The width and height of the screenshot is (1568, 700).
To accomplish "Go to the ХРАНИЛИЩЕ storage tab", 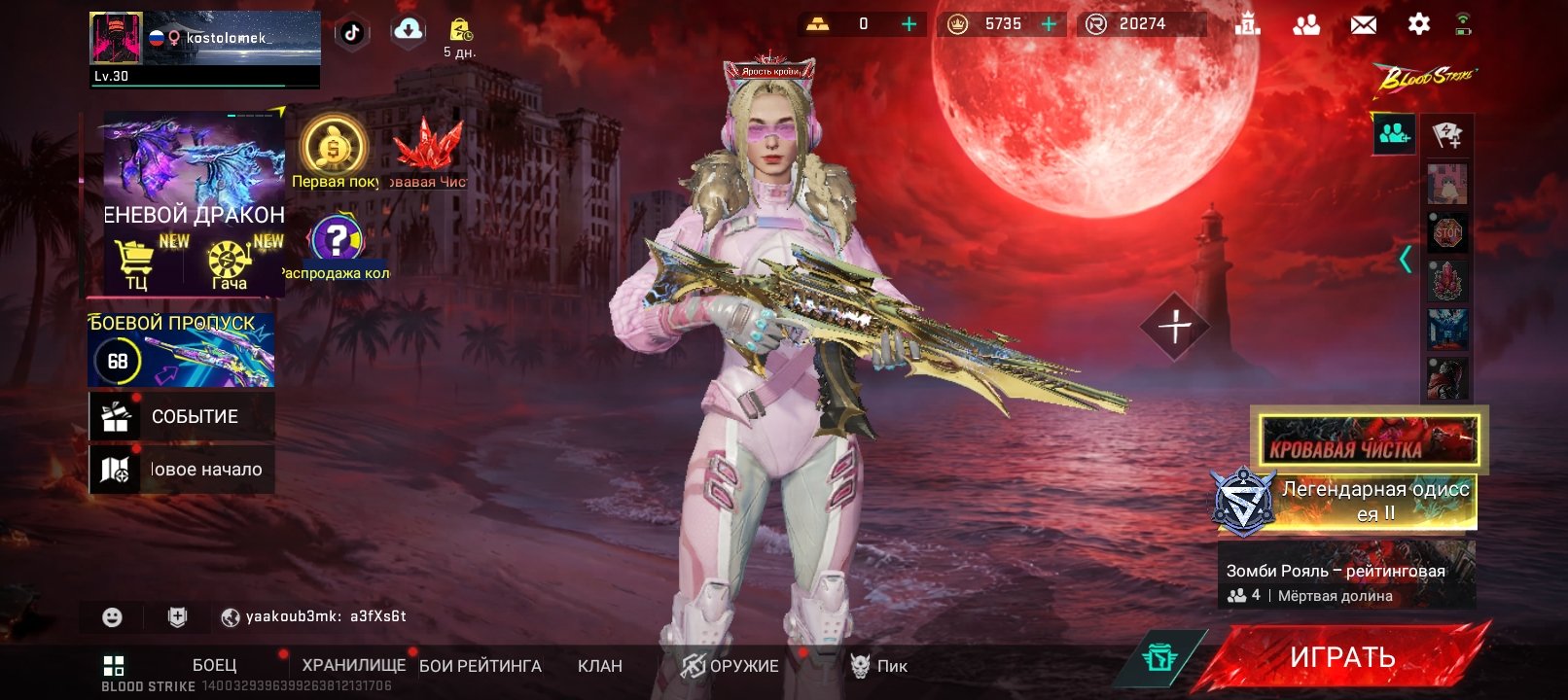I will 353,665.
